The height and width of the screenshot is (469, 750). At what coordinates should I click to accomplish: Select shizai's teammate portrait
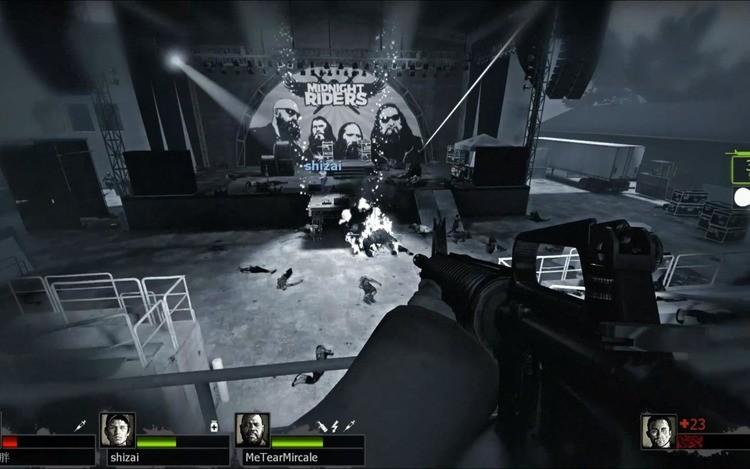(117, 430)
